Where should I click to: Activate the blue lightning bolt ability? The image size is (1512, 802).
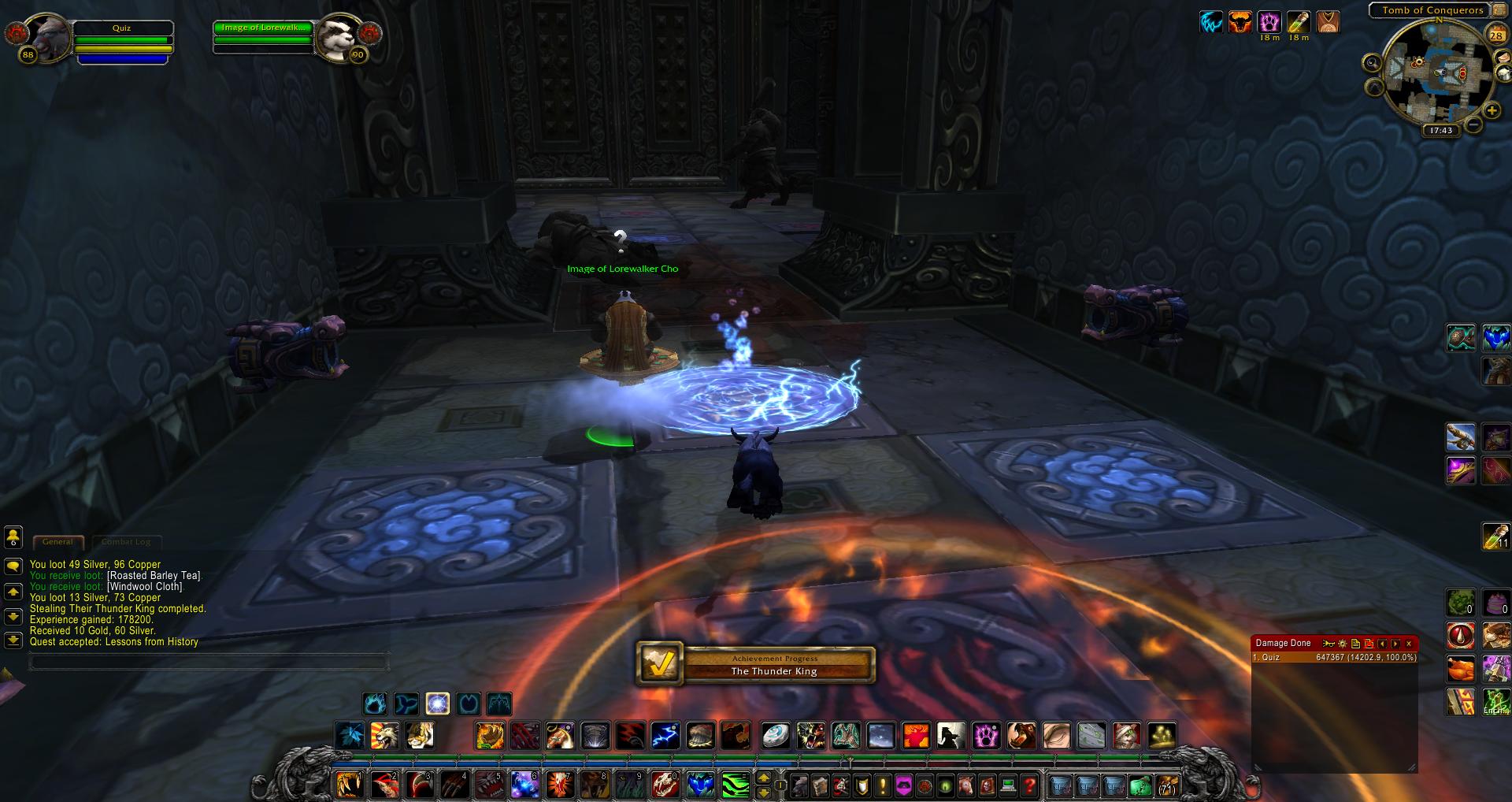[x=665, y=736]
